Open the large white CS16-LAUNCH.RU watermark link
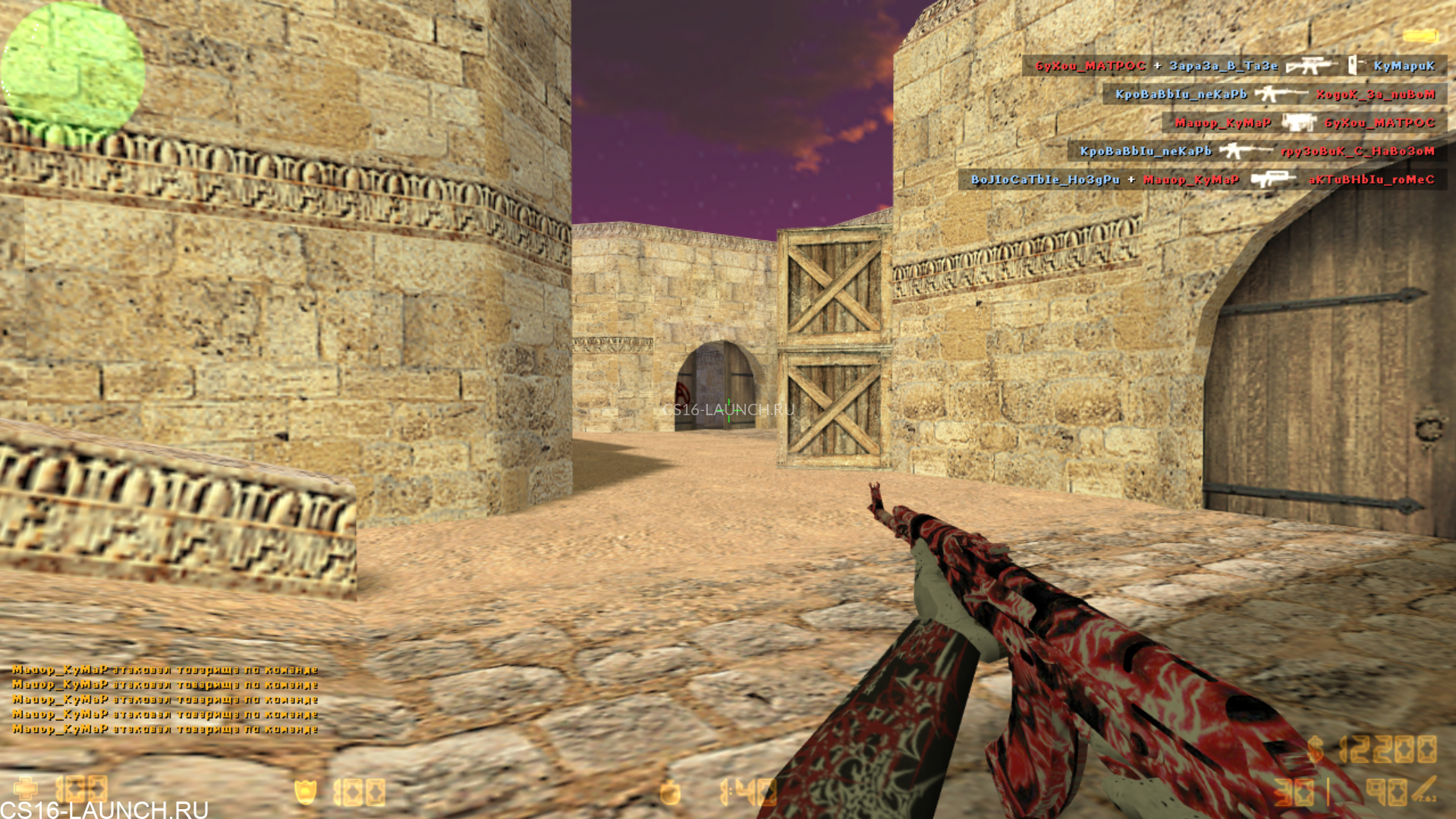 point(104,809)
